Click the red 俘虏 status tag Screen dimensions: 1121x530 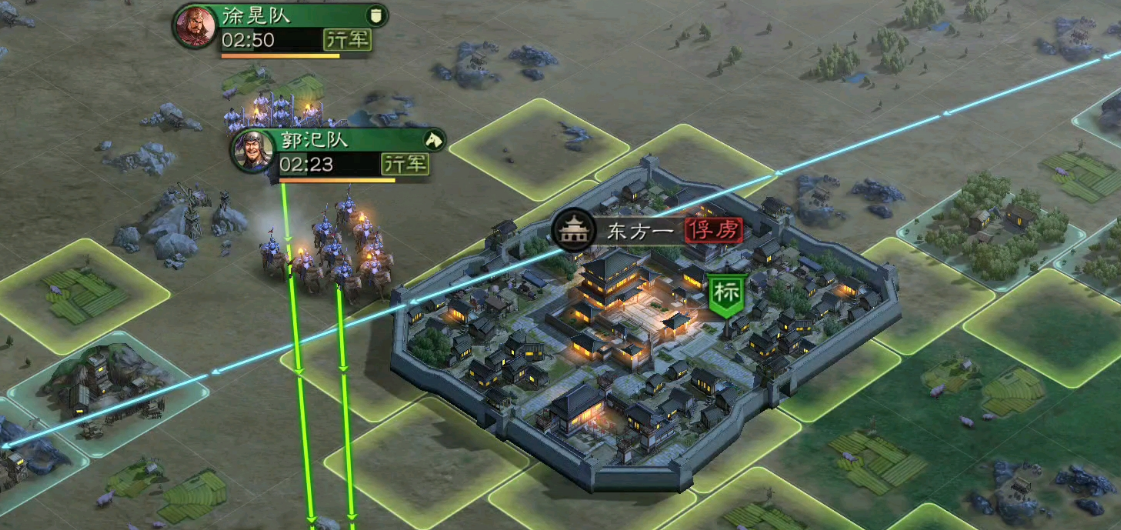point(714,231)
